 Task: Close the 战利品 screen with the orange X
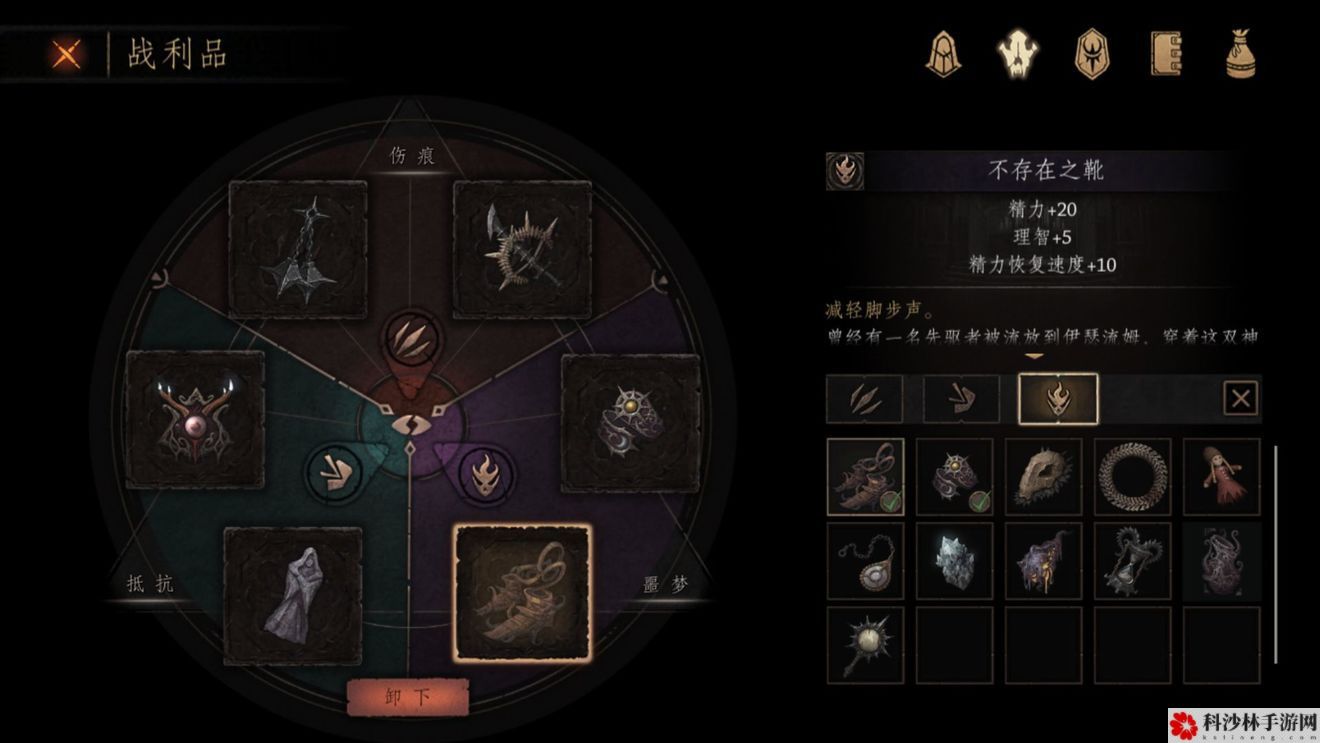click(x=66, y=54)
